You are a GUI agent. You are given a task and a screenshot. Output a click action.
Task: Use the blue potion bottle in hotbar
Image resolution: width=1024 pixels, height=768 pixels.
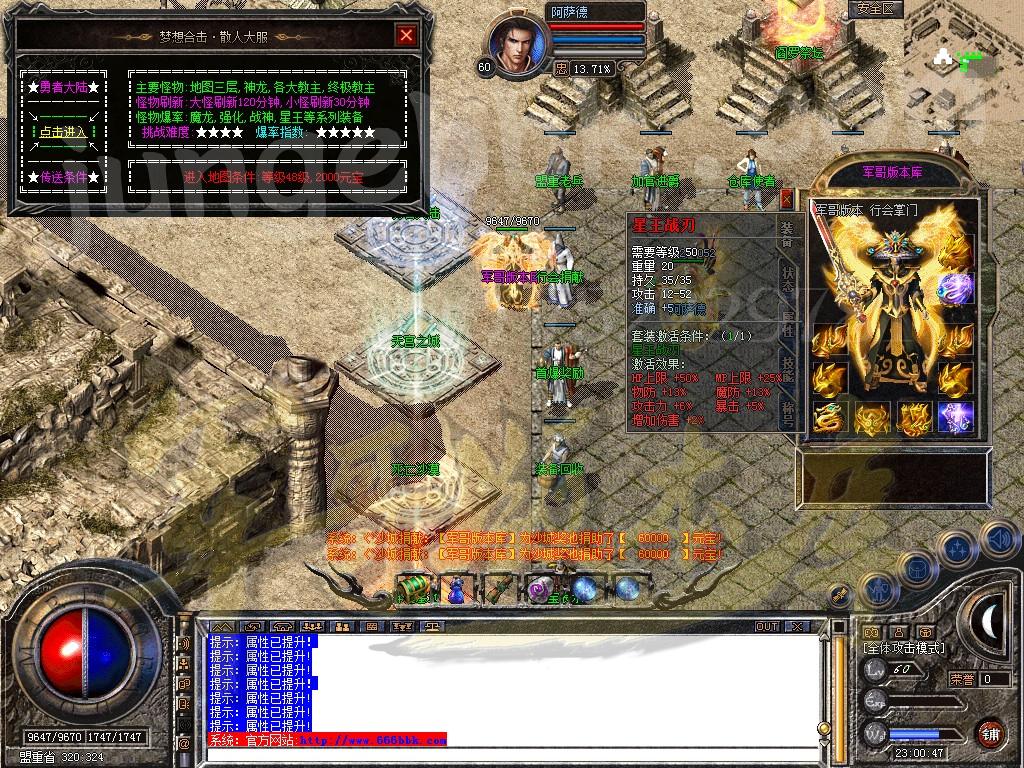click(x=455, y=589)
